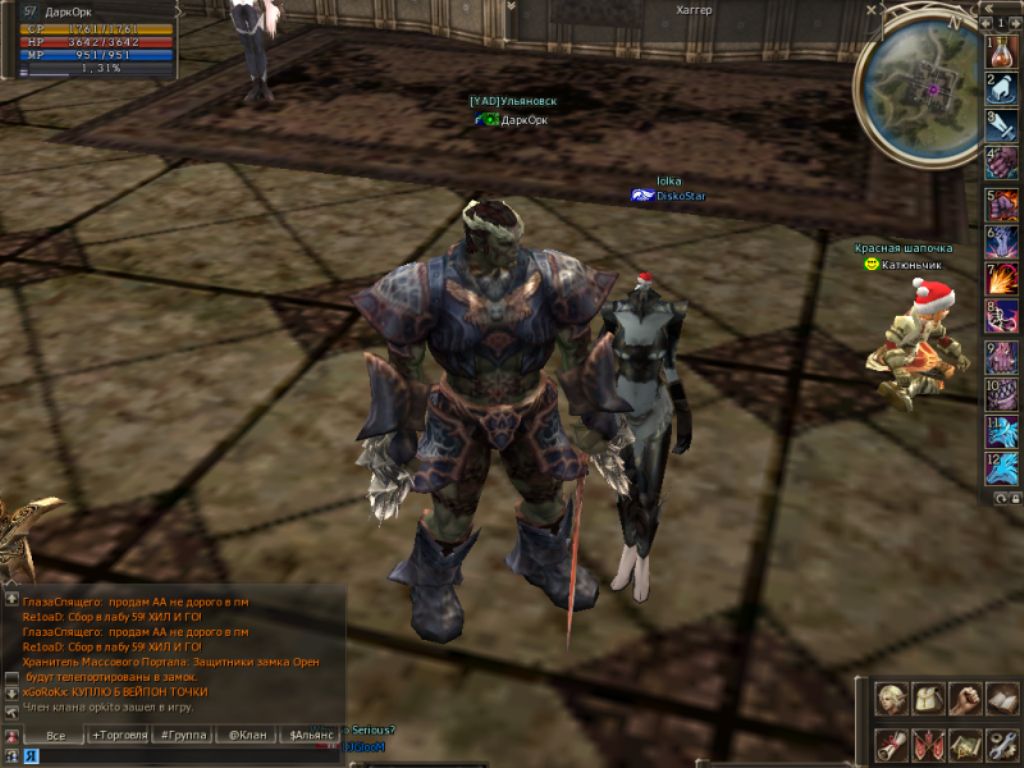The height and width of the screenshot is (768, 1024).
Task: Switch to the Все chat tab
Action: [57, 735]
